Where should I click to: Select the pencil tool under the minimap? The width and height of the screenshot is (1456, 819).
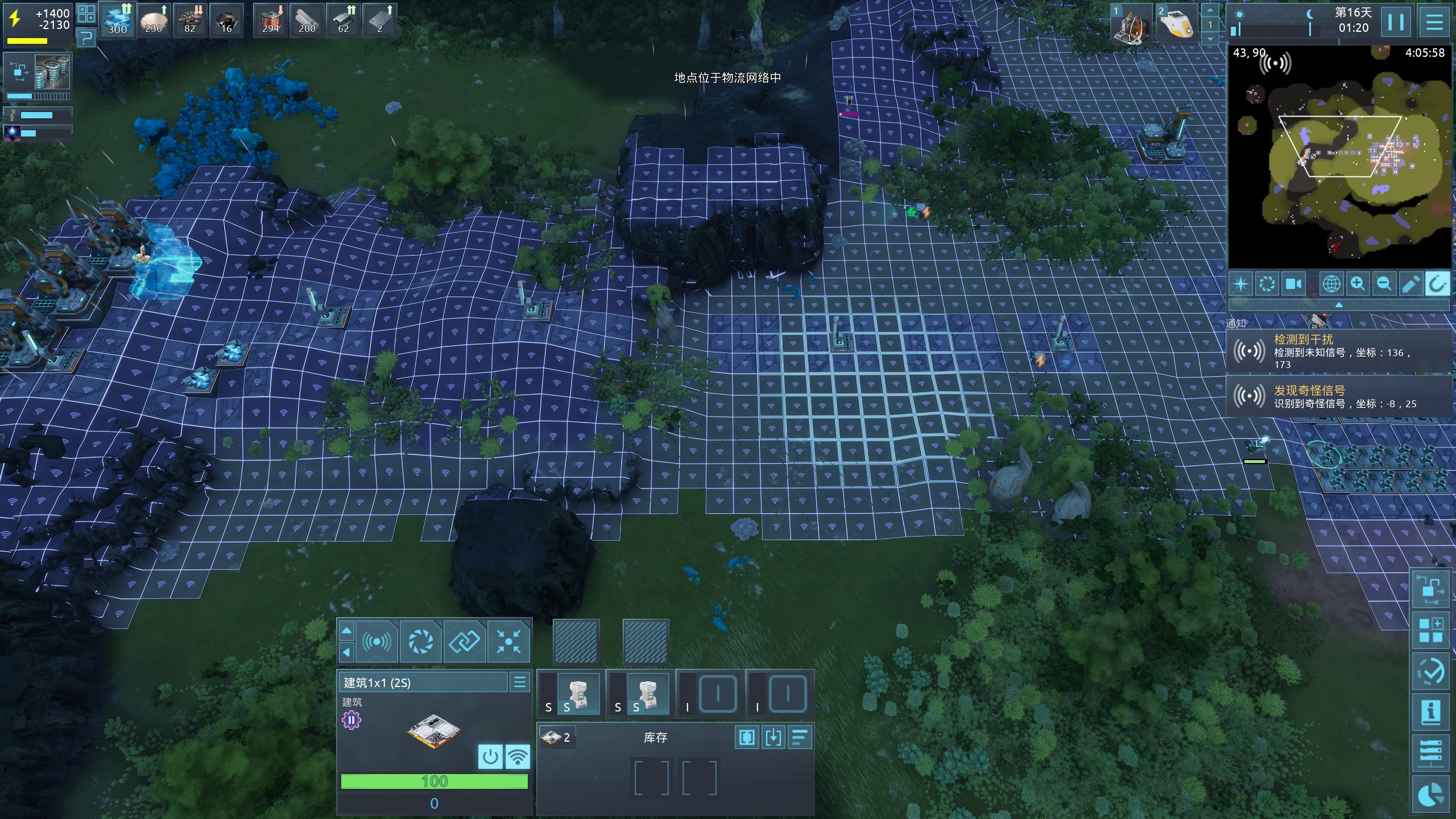pyautogui.click(x=1410, y=283)
